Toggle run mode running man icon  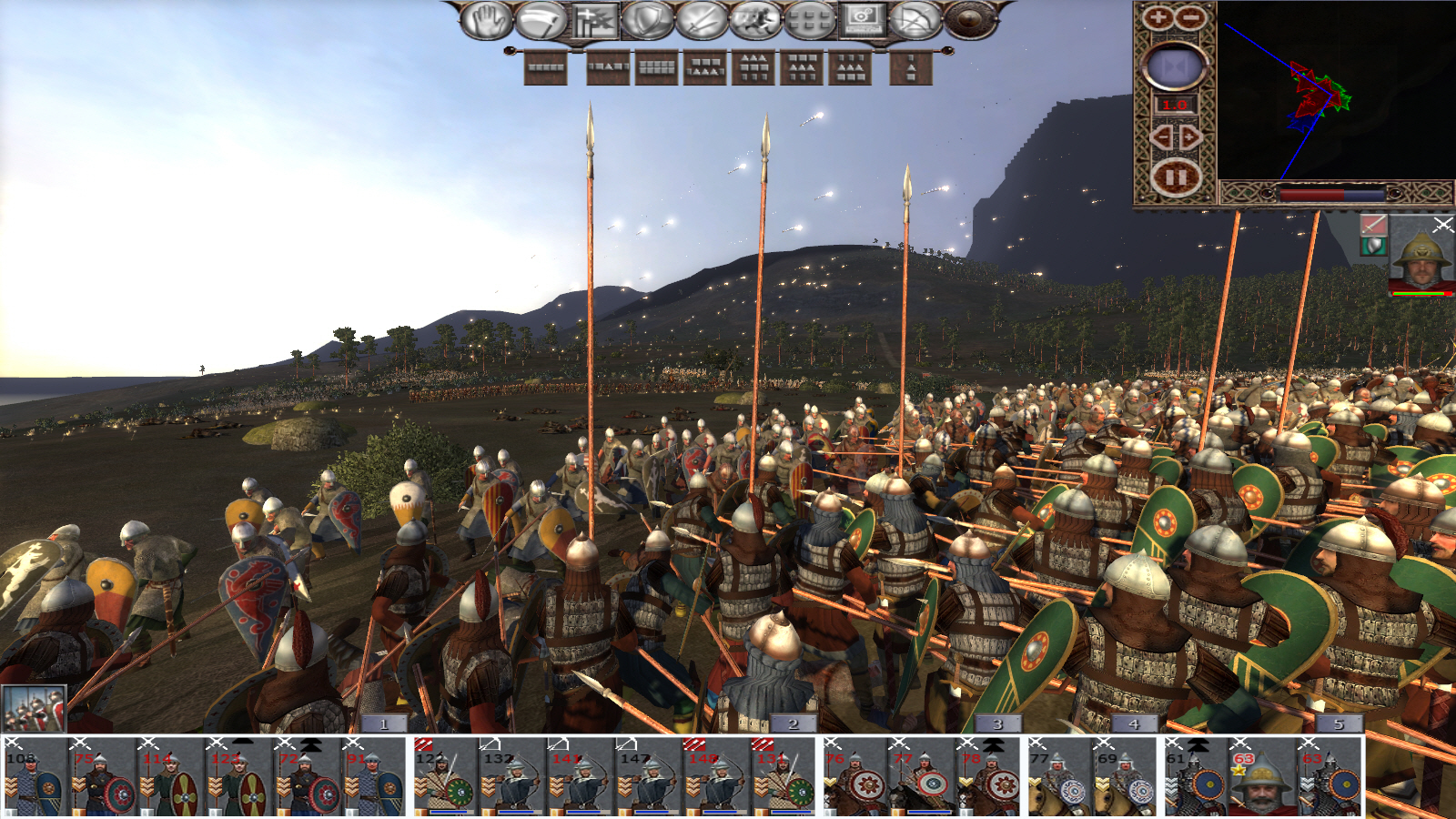click(754, 20)
